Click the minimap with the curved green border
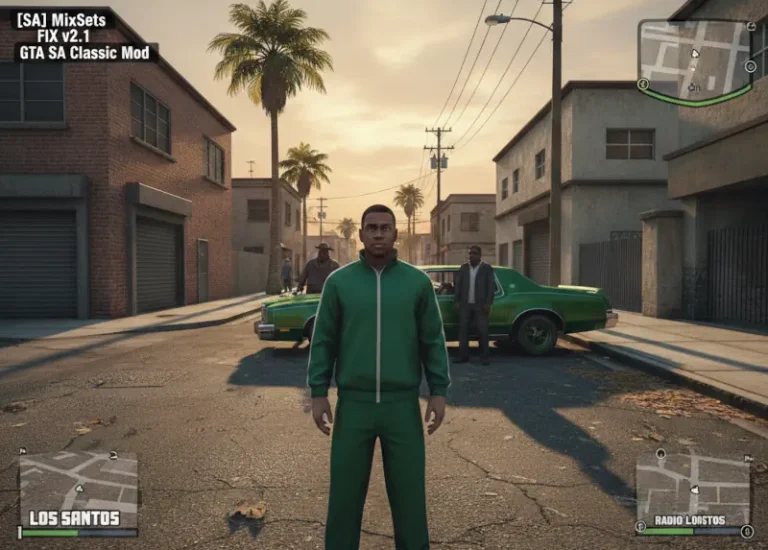 695,58
